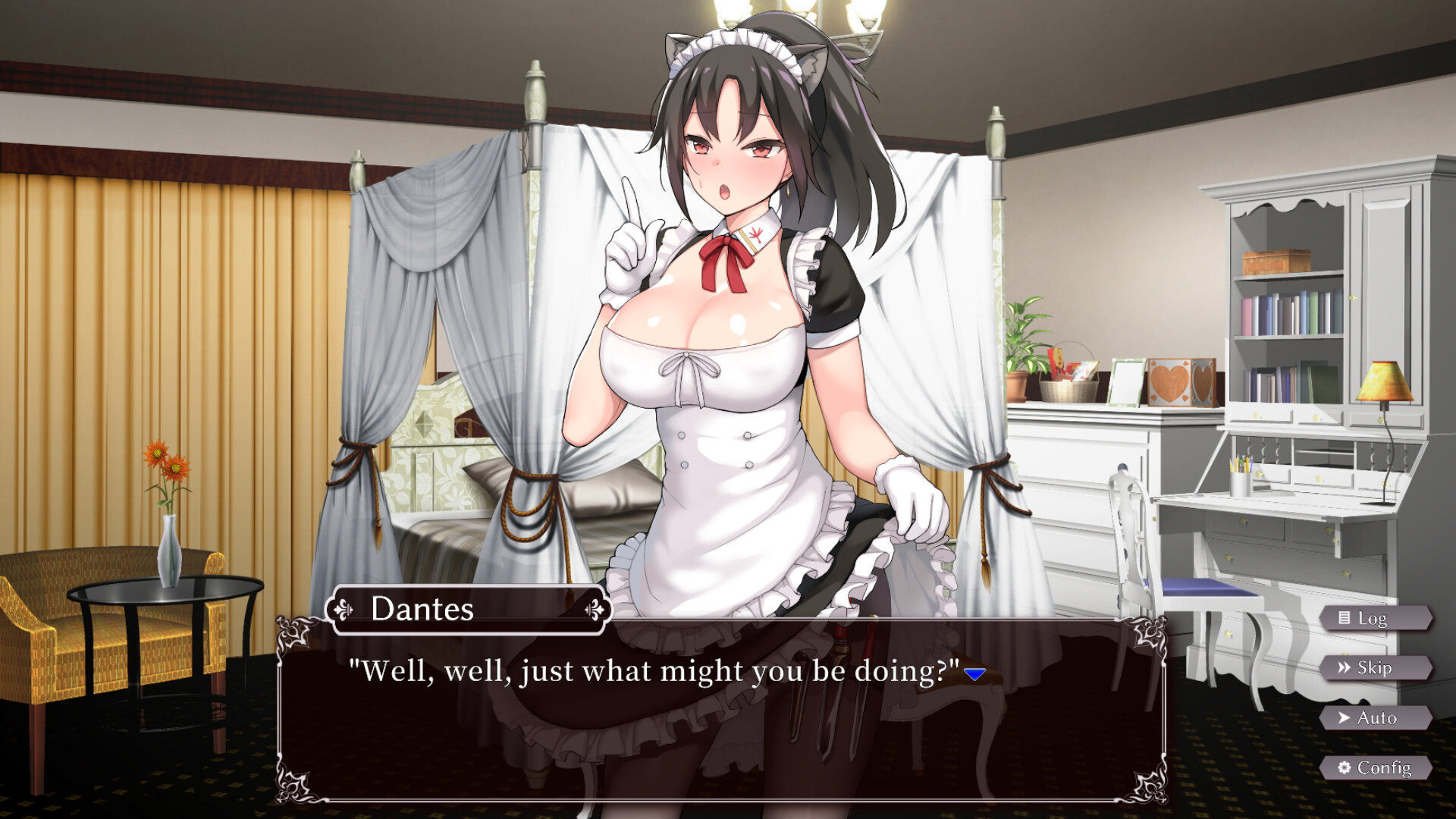Click the play arrow icon beside Auto
Viewport: 1456px width, 819px height.
[x=1343, y=717]
